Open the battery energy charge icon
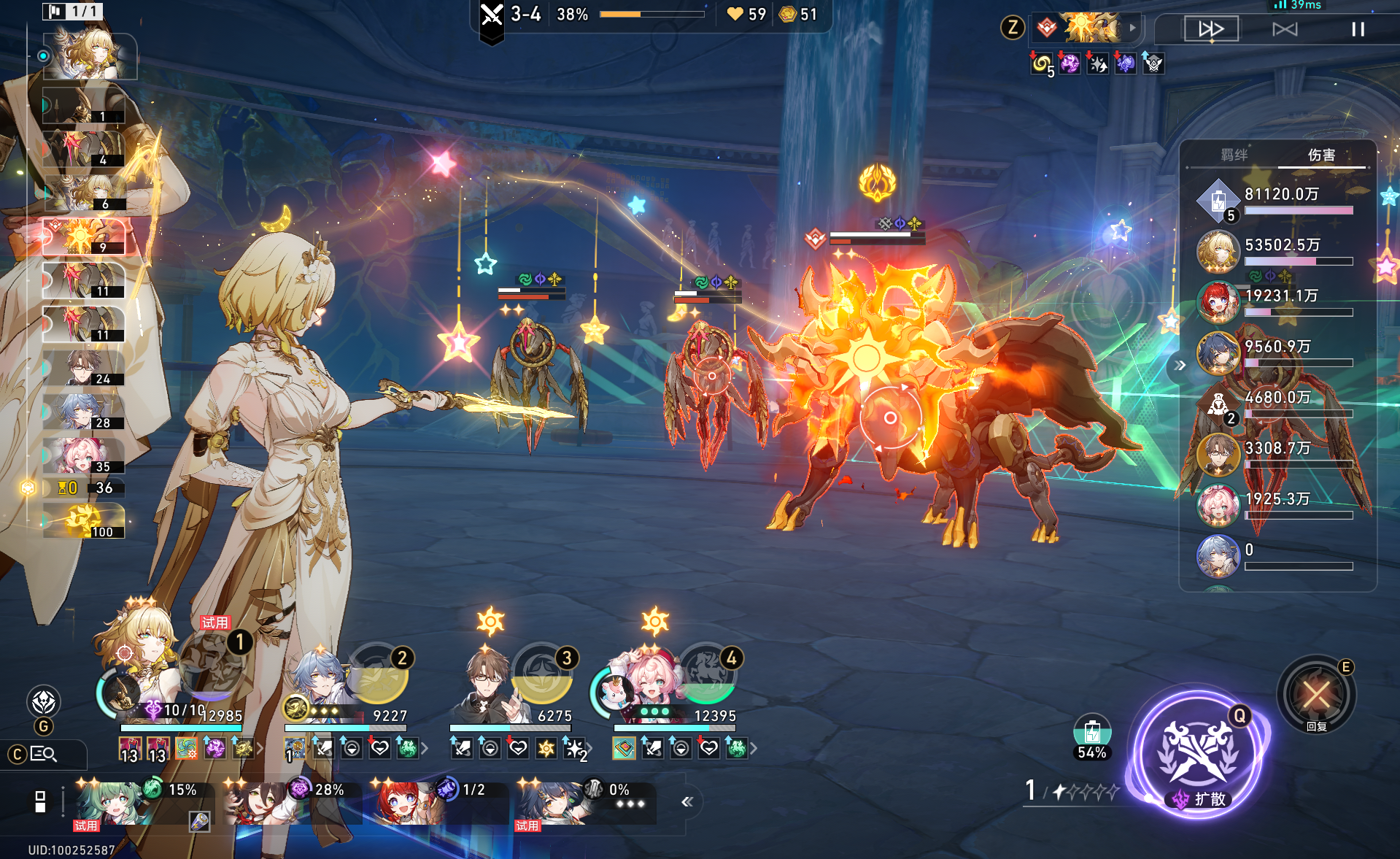 tap(1091, 732)
